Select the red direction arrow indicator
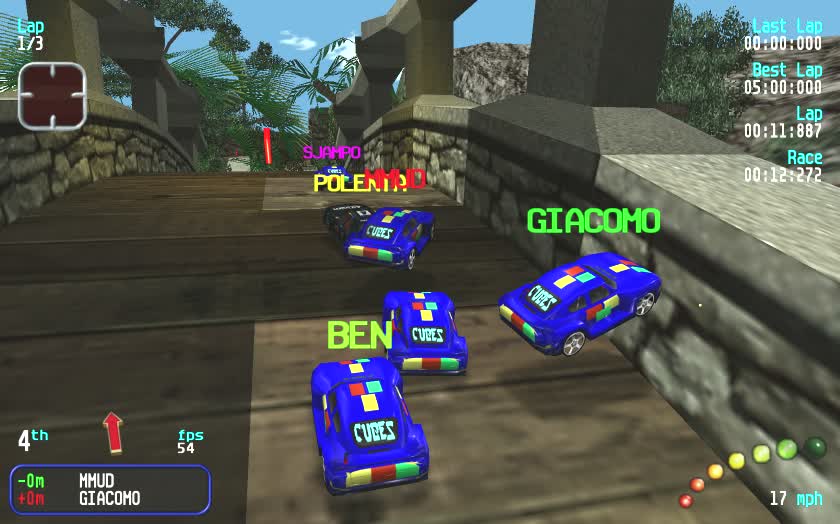Screen dimensions: 840x524 coord(112,431)
